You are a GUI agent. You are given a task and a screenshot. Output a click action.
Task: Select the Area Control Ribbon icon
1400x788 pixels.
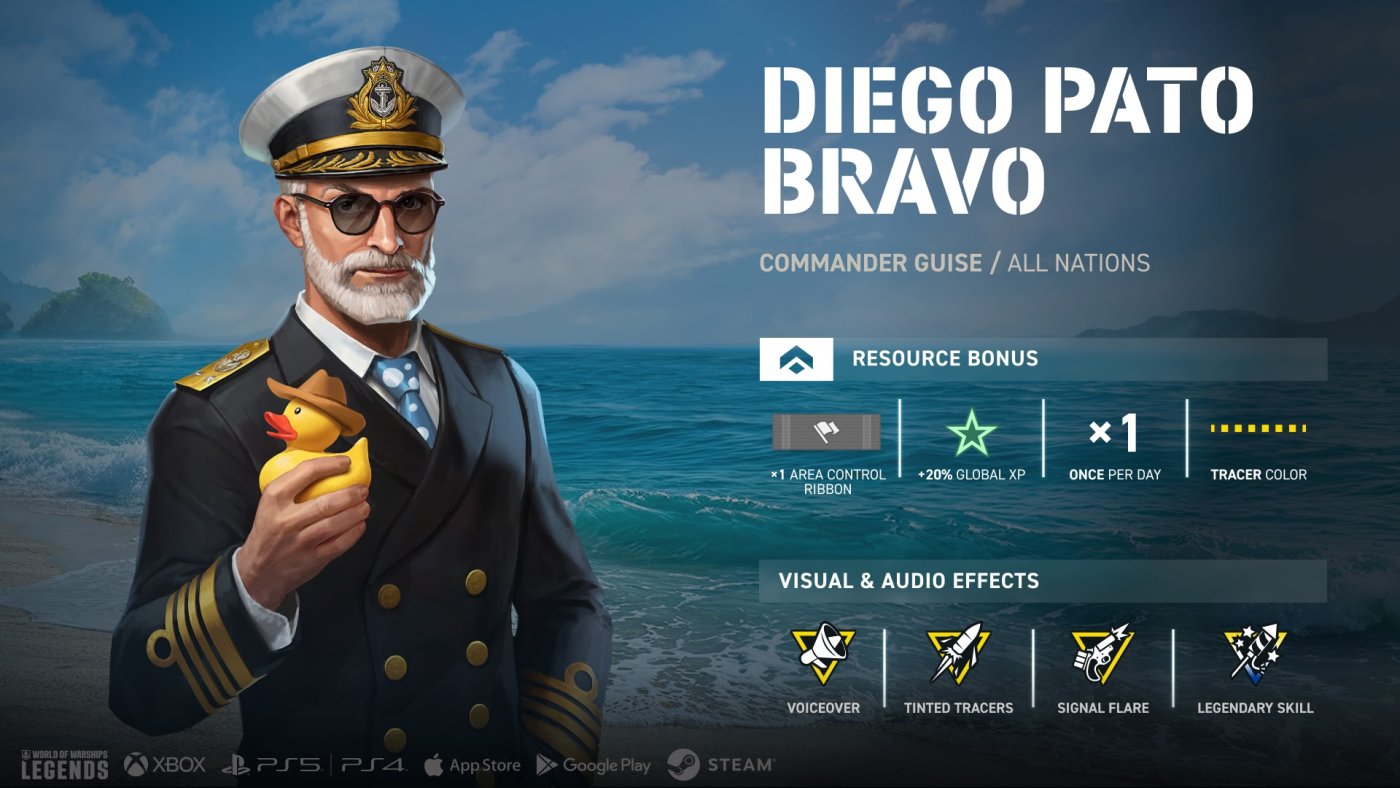click(827, 432)
